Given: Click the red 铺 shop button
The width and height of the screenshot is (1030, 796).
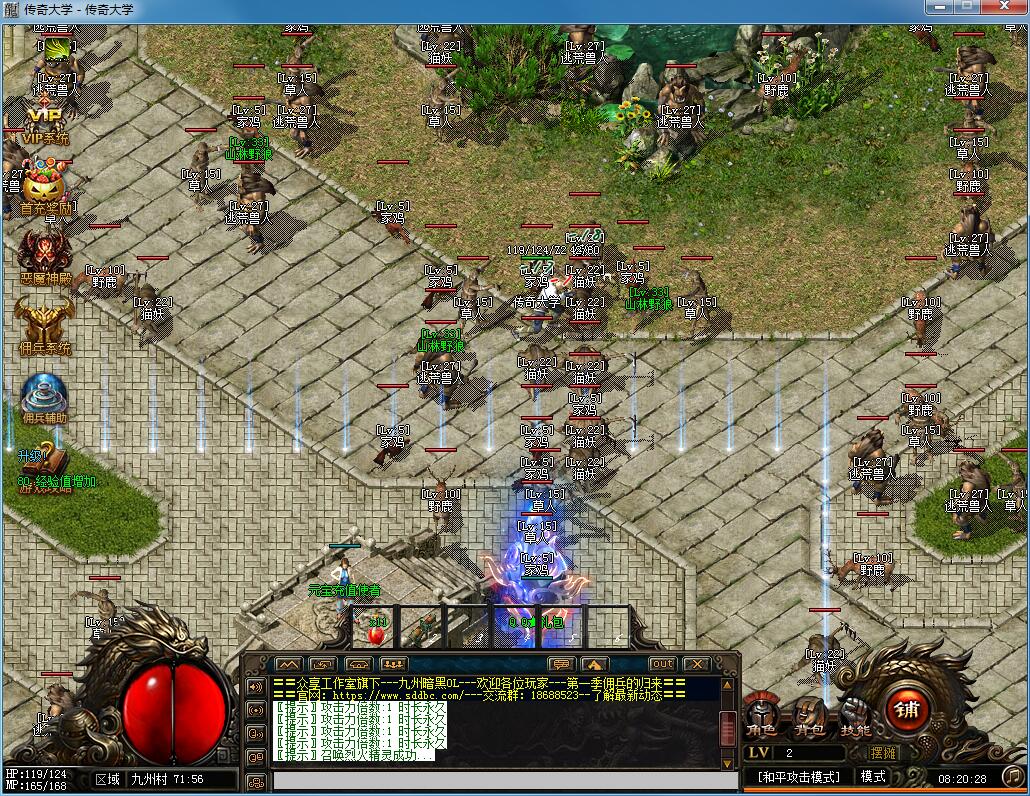Looking at the screenshot, I should pos(908,710).
